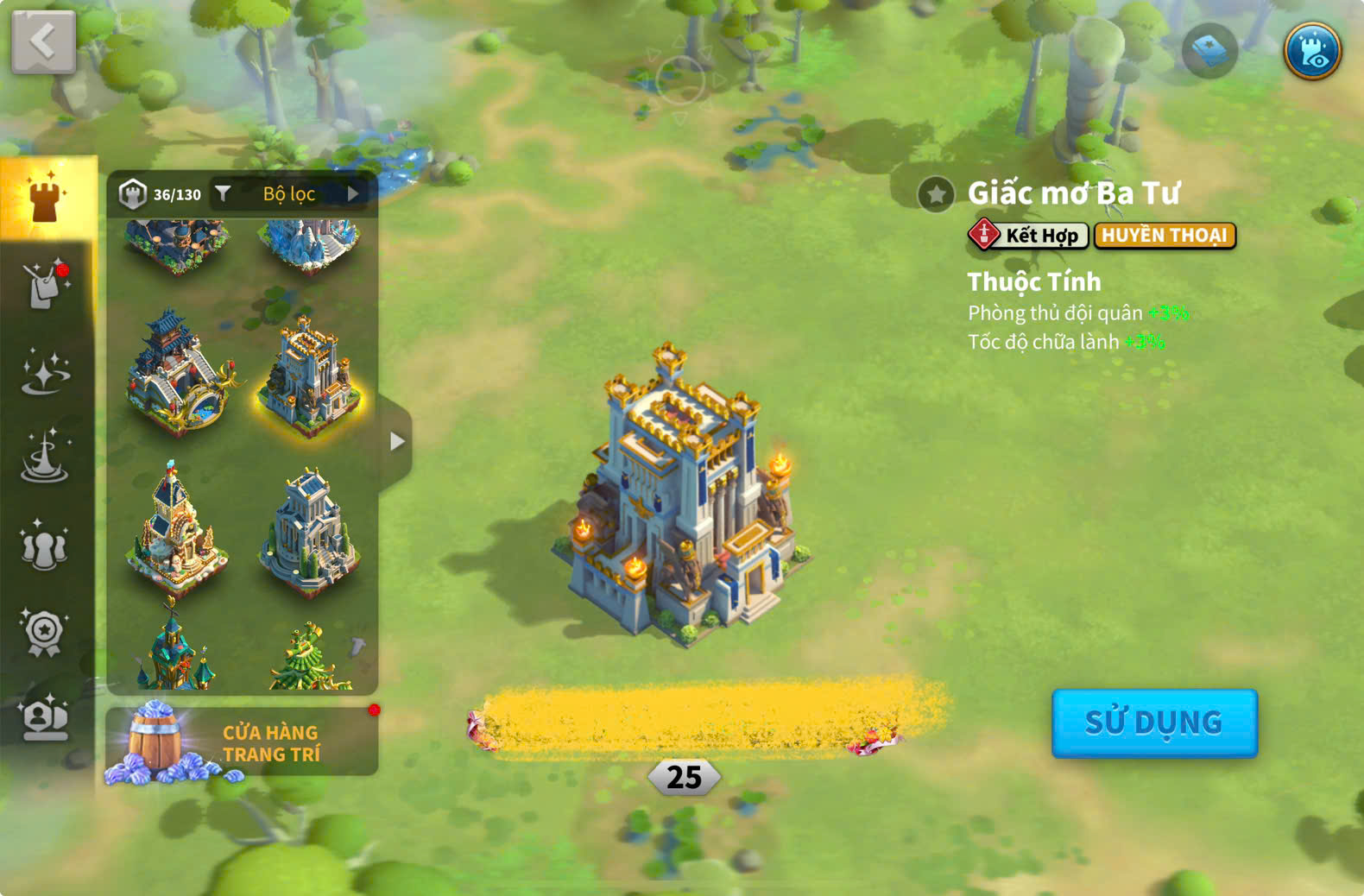Image resolution: width=1364 pixels, height=896 pixels.
Task: Go back with the top-left arrow
Action: [x=43, y=41]
